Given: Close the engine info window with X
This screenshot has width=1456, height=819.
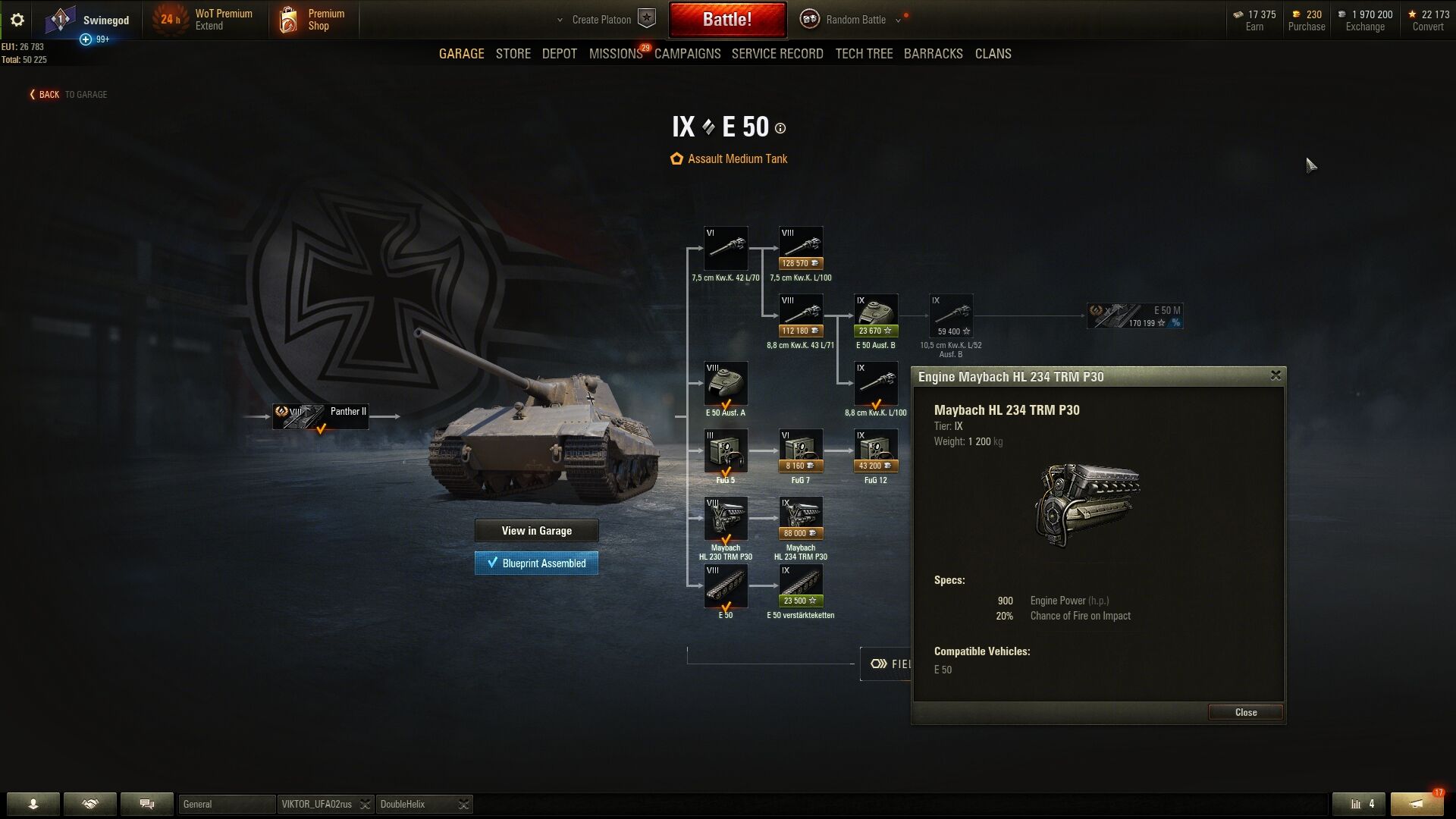Looking at the screenshot, I should (x=1276, y=375).
